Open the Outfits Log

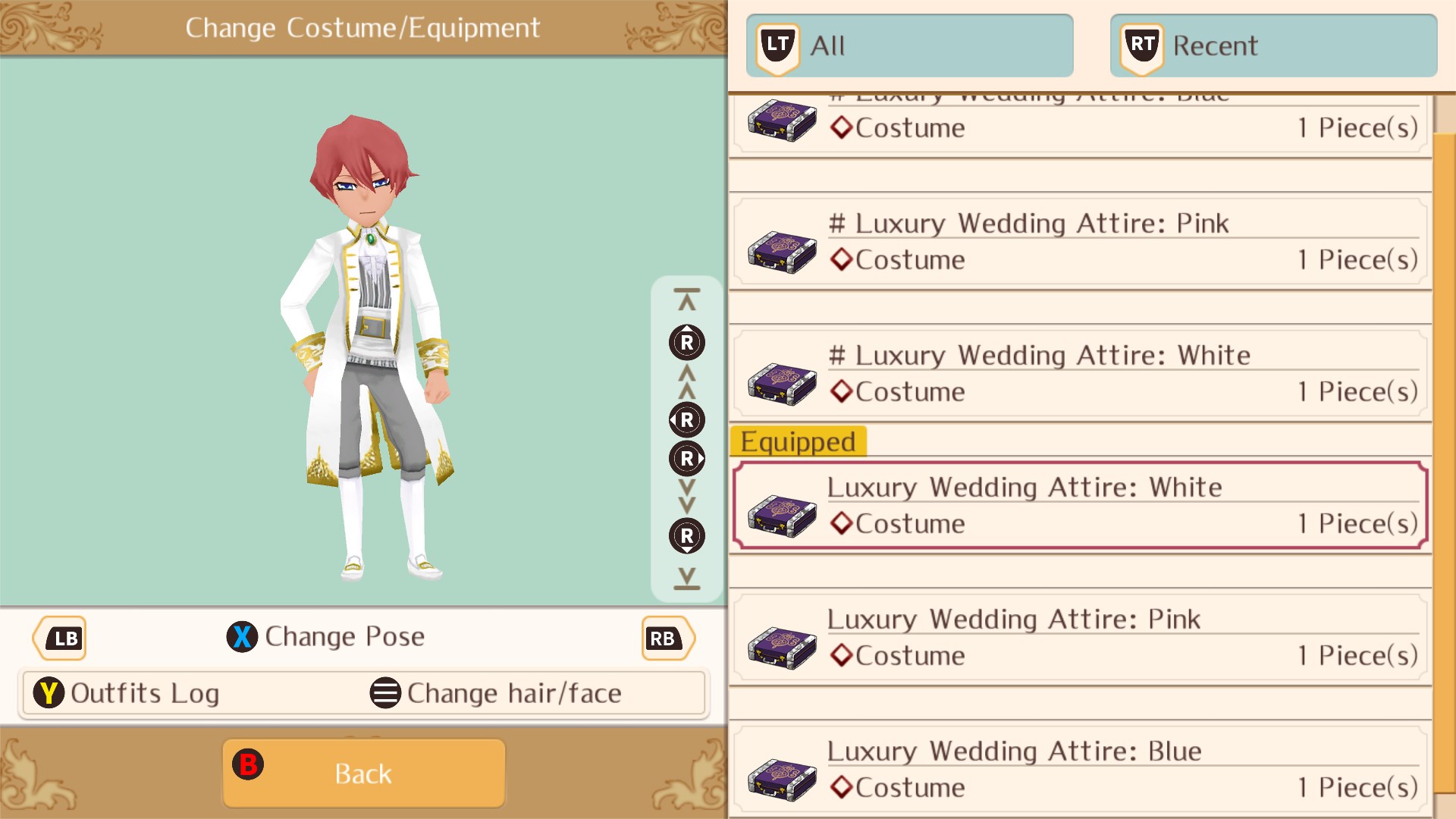coord(144,692)
